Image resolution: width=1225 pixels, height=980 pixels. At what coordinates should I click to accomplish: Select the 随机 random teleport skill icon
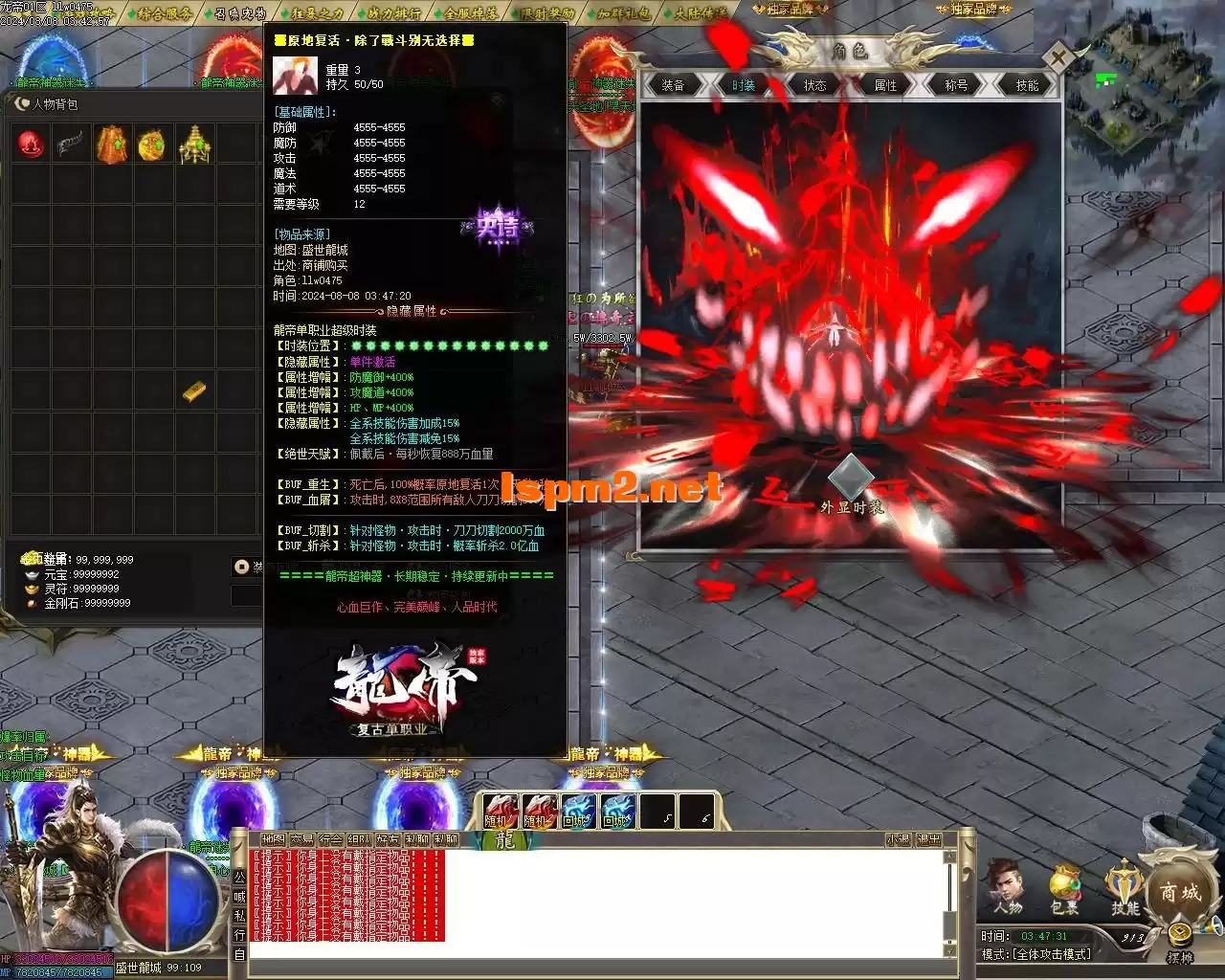[x=500, y=811]
